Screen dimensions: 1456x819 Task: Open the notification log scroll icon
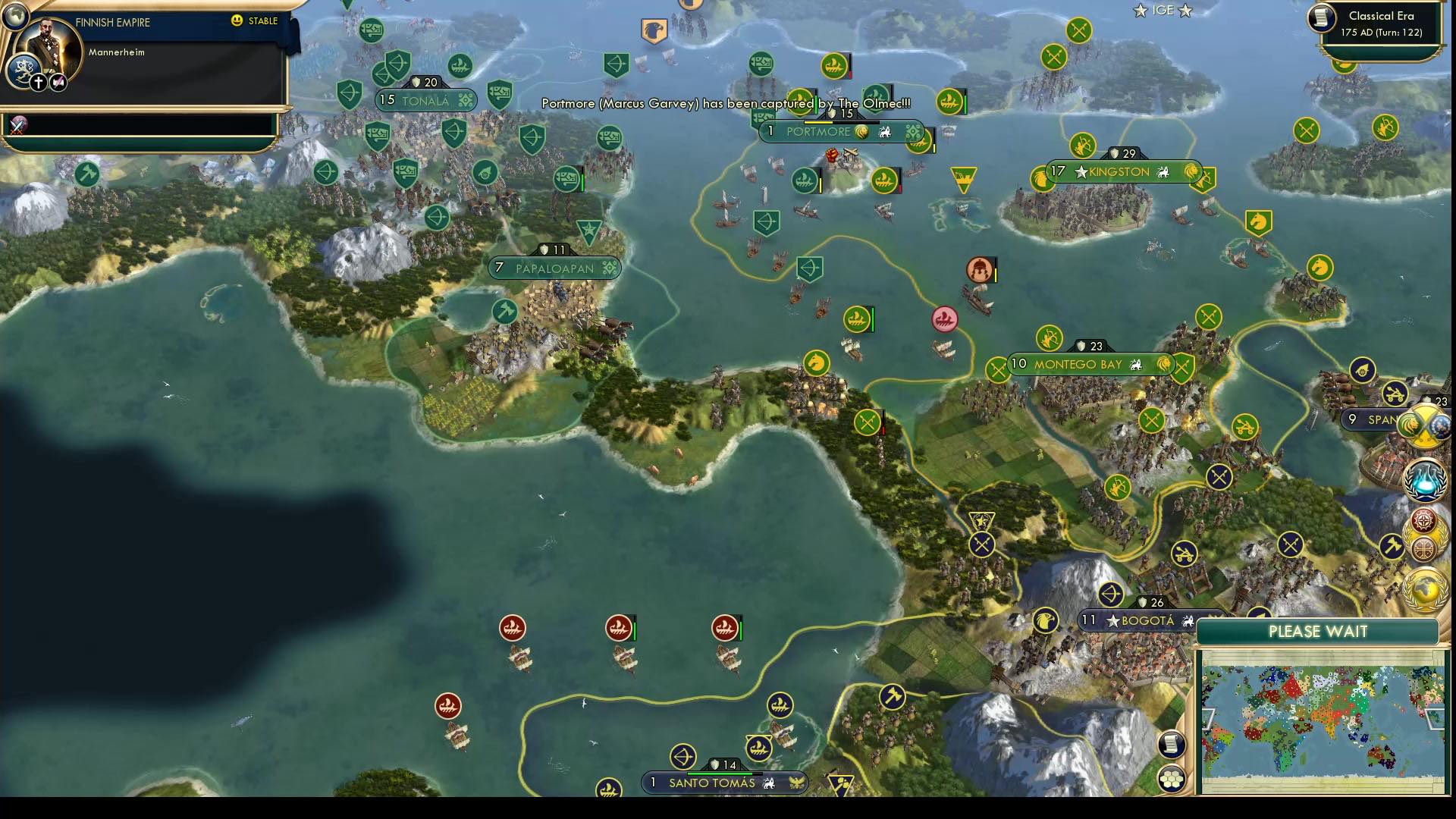tap(1172, 745)
